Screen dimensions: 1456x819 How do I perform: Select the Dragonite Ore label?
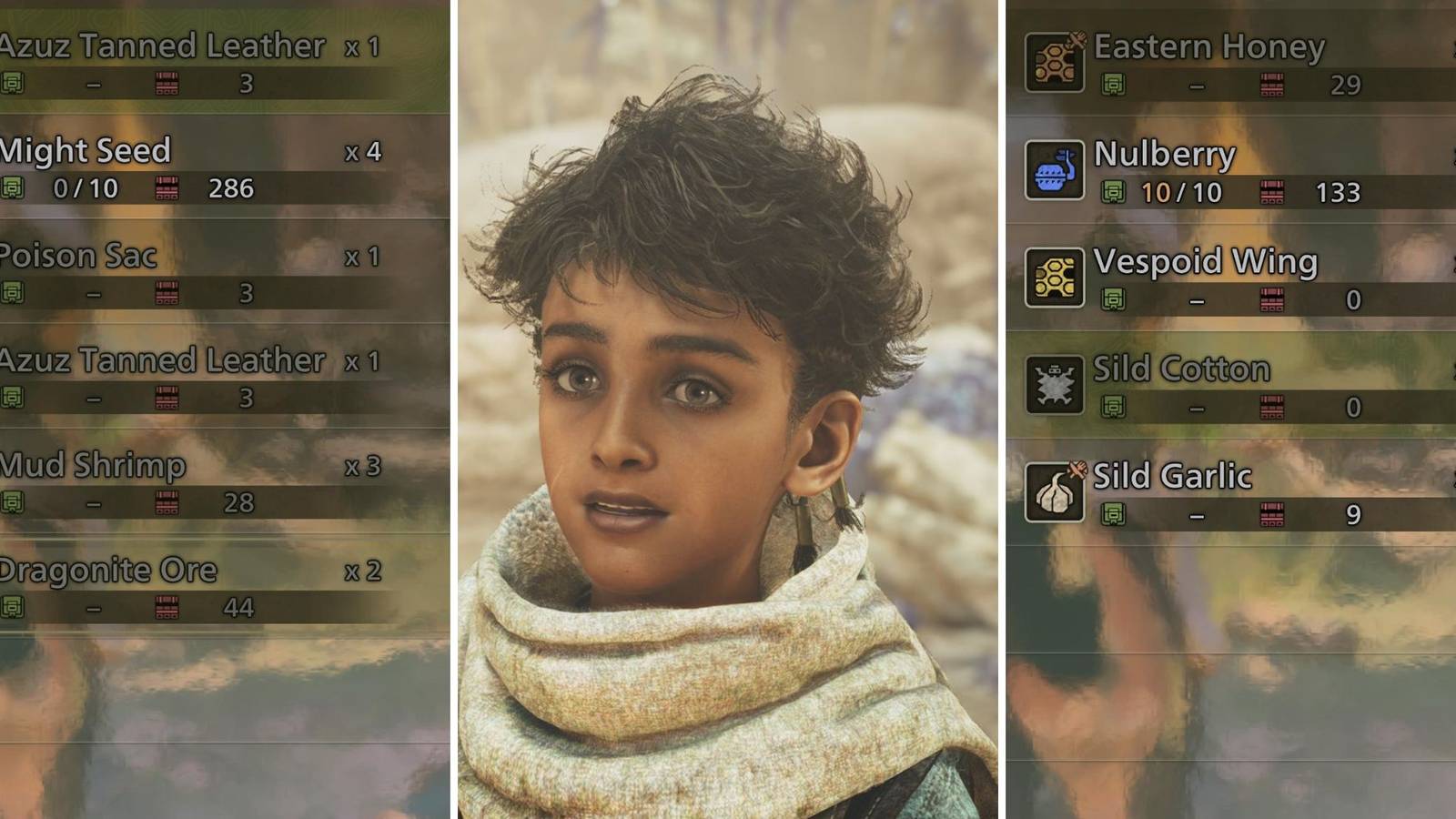[107, 570]
